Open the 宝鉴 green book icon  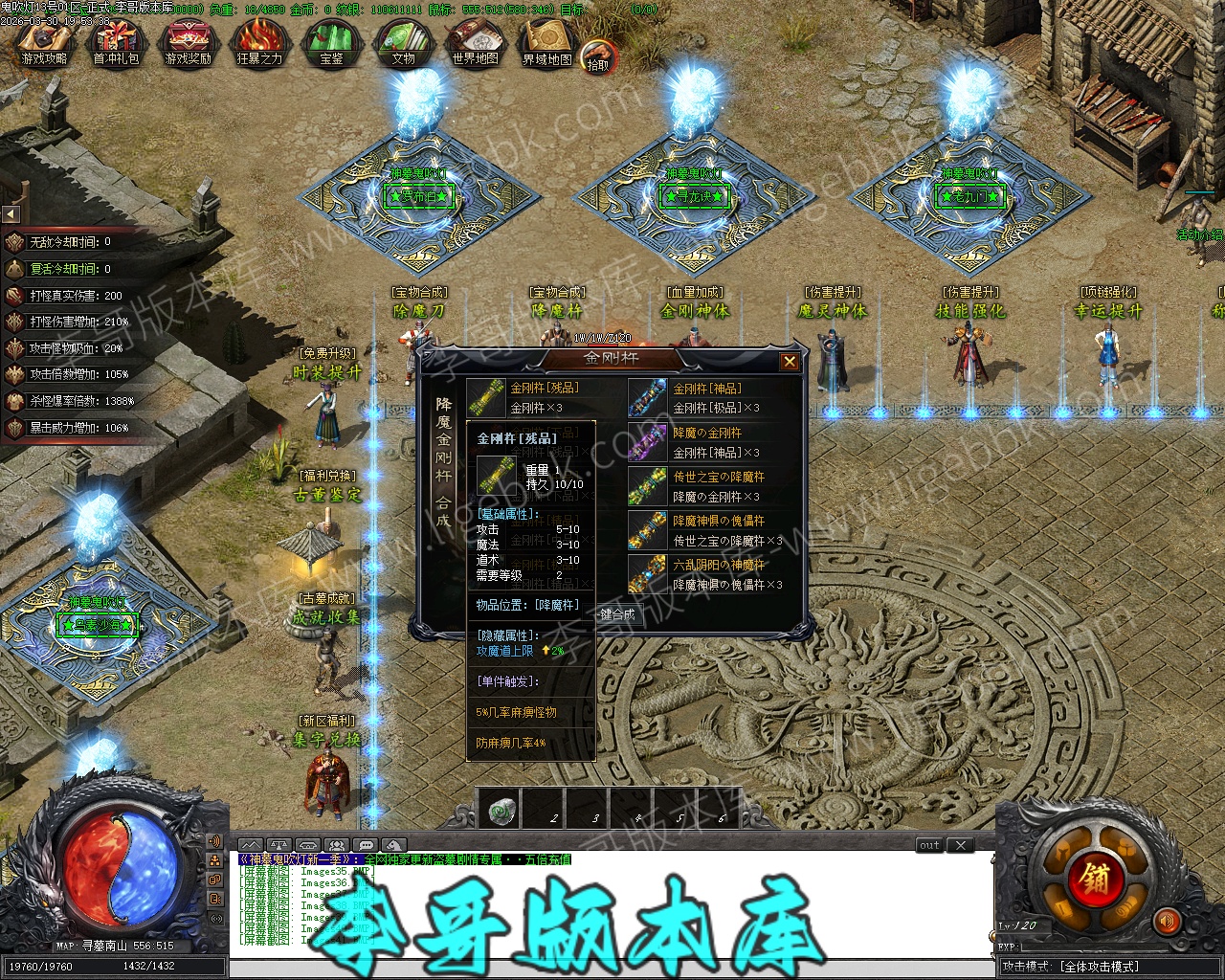(331, 44)
